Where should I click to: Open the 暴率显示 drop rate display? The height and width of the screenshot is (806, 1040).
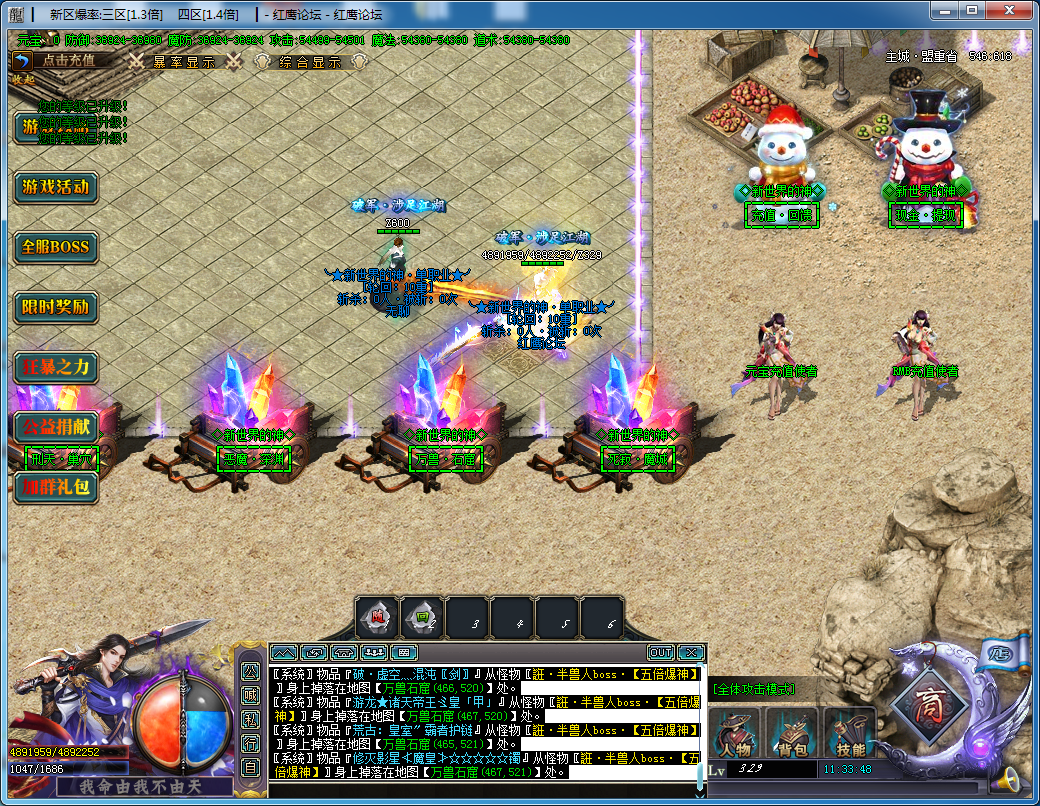point(183,61)
